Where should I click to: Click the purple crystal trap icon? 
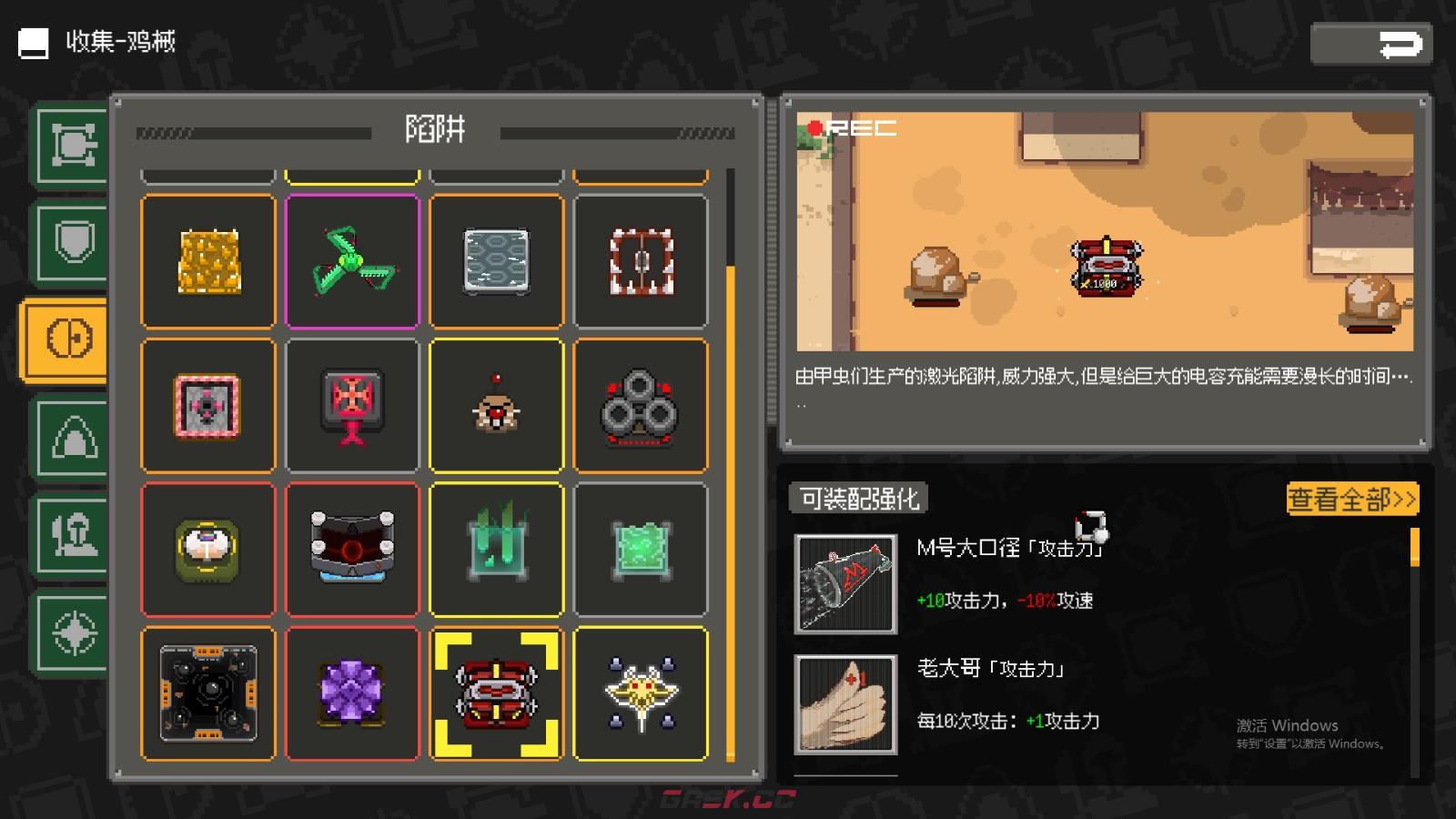click(352, 693)
